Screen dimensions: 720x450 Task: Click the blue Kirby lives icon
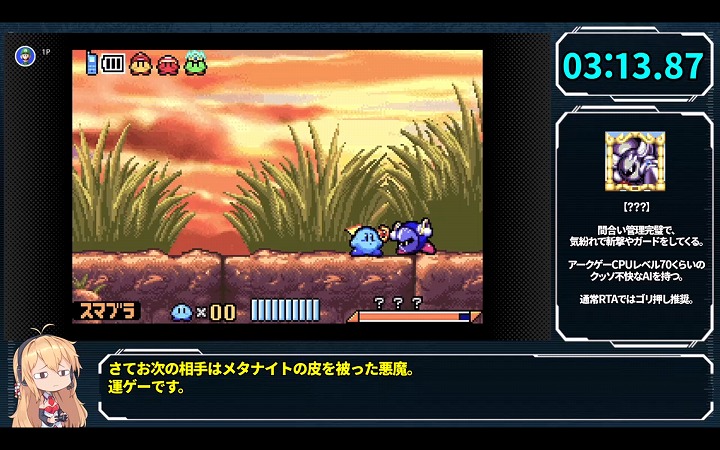182,311
